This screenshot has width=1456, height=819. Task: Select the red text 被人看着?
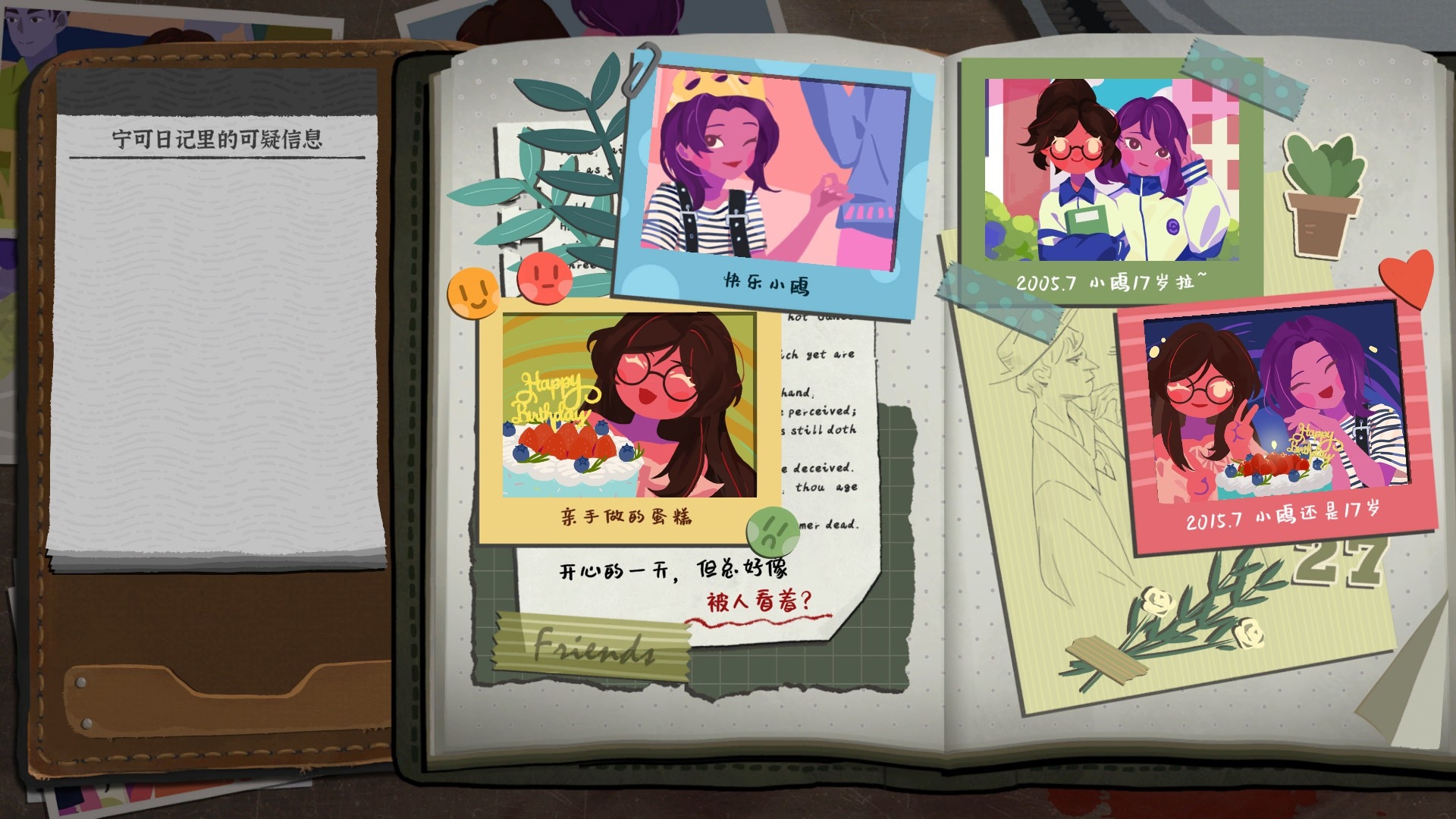pyautogui.click(x=758, y=602)
